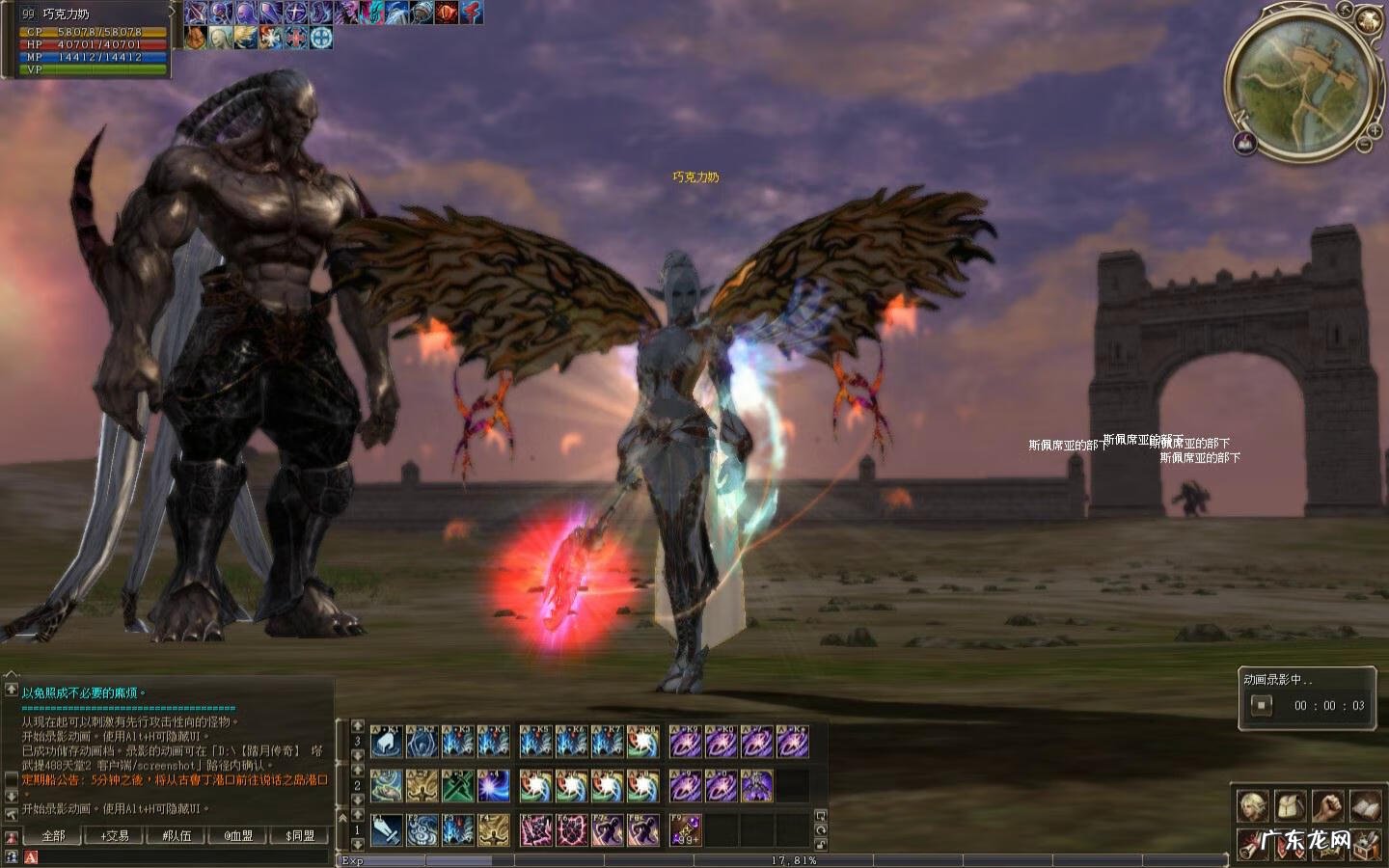Activate the green crossed swords skill

coord(458,786)
